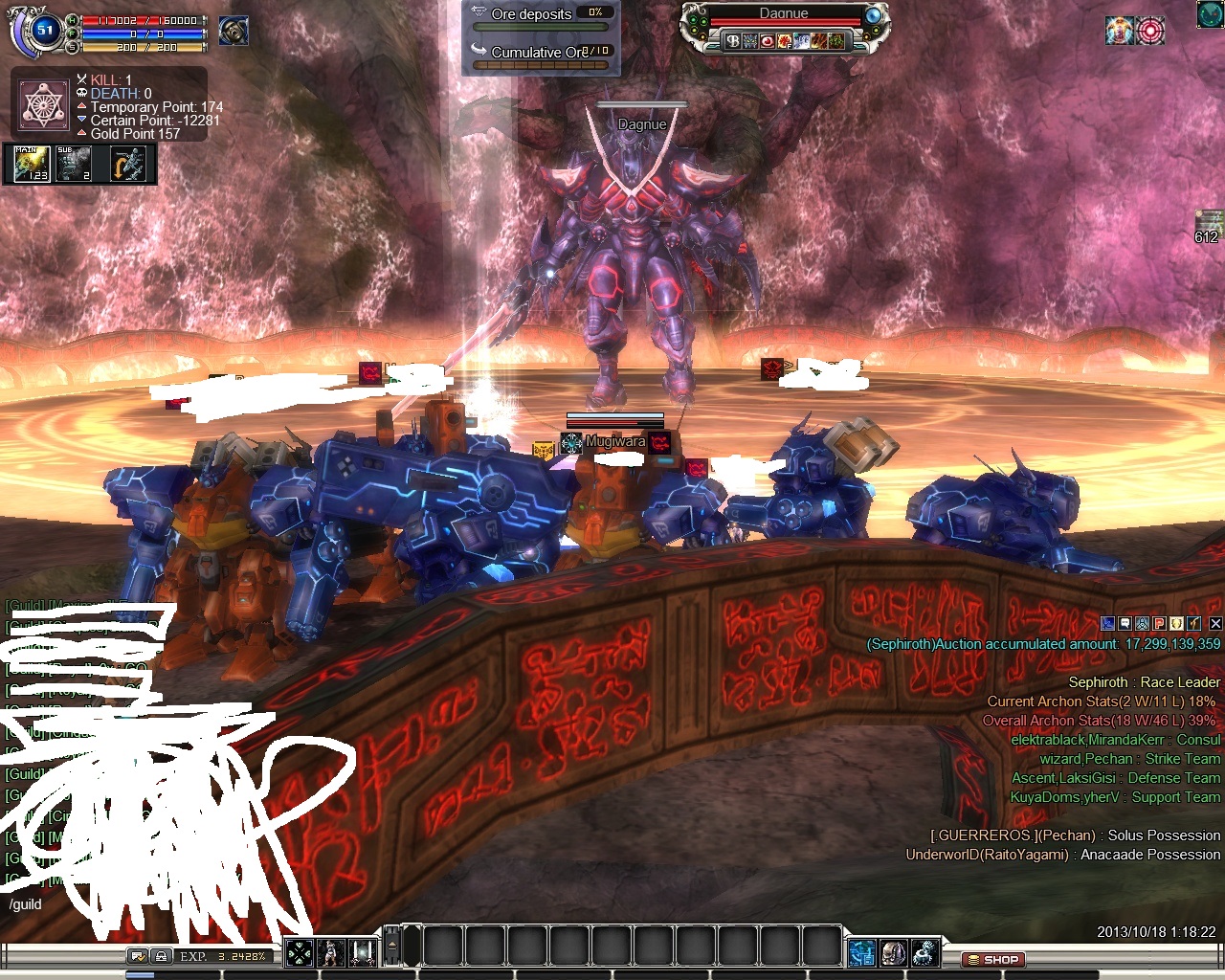Open the radar minimap icon
The image size is (1225, 980).
pyautogui.click(x=1211, y=14)
